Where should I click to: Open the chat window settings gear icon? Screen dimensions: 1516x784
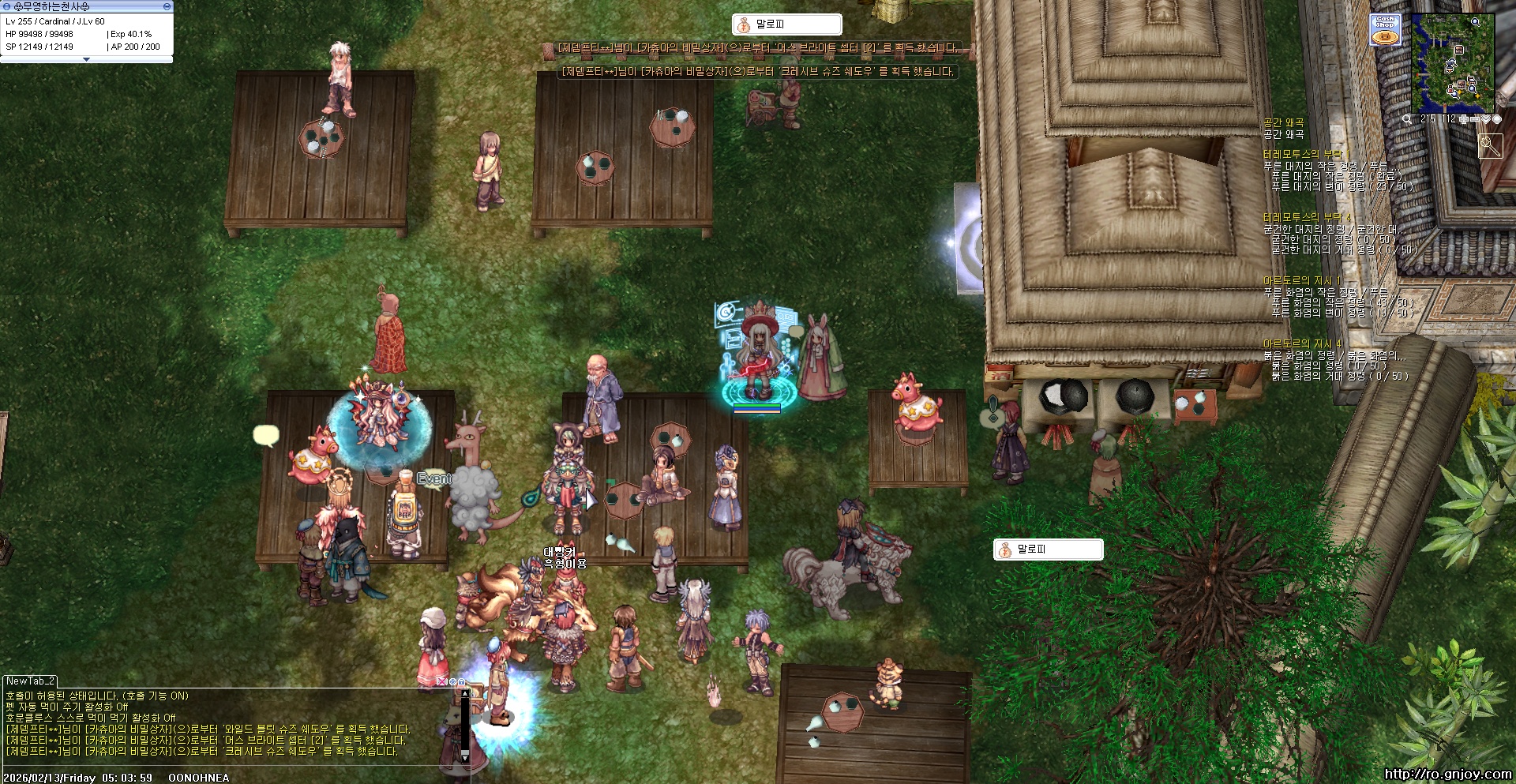[452, 681]
